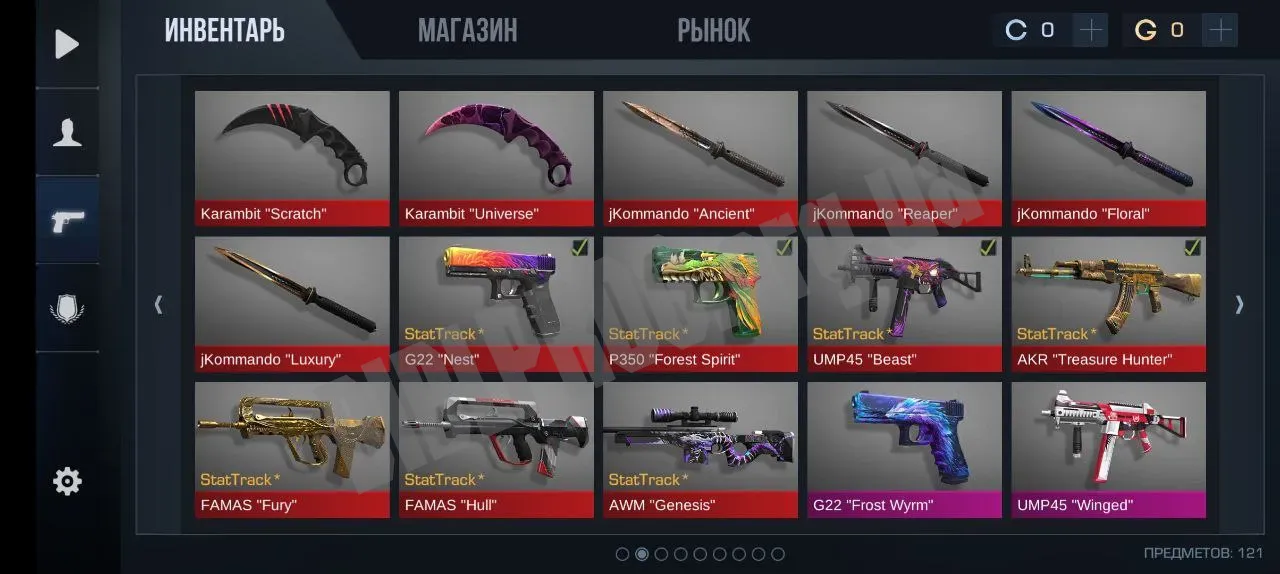Add gold with the plus button
Screen dimensions: 1280x574
1220,30
